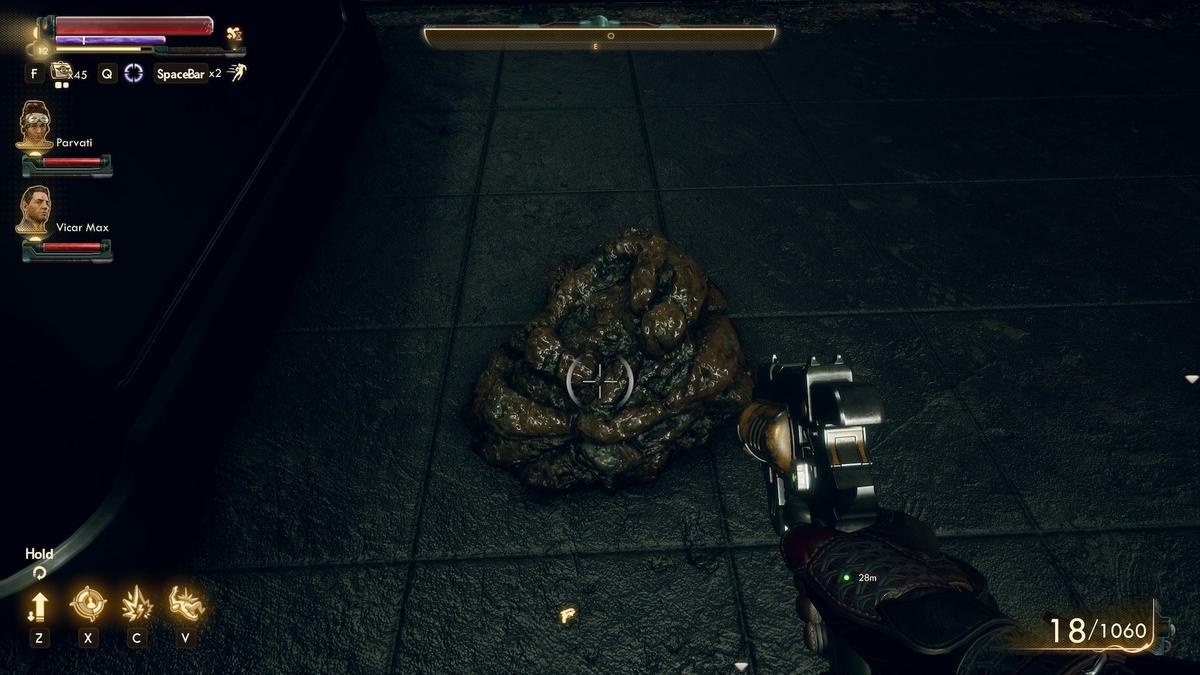Click the companion follow arrow command

pos(39,605)
